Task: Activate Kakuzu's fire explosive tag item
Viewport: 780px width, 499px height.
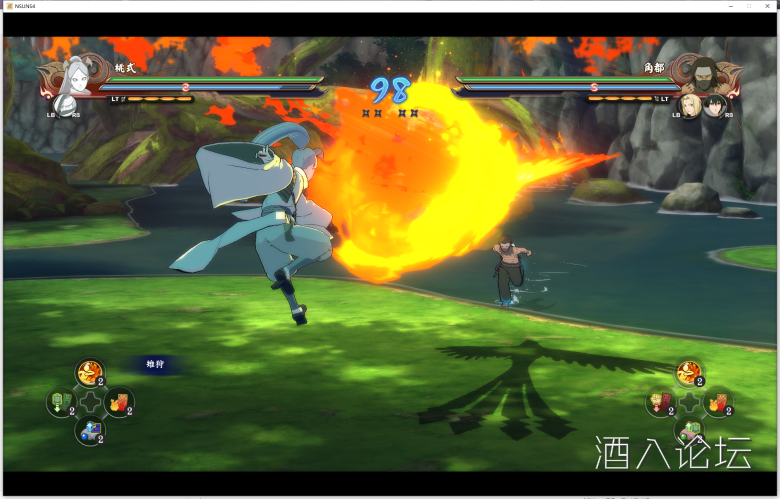Action: [x=718, y=402]
